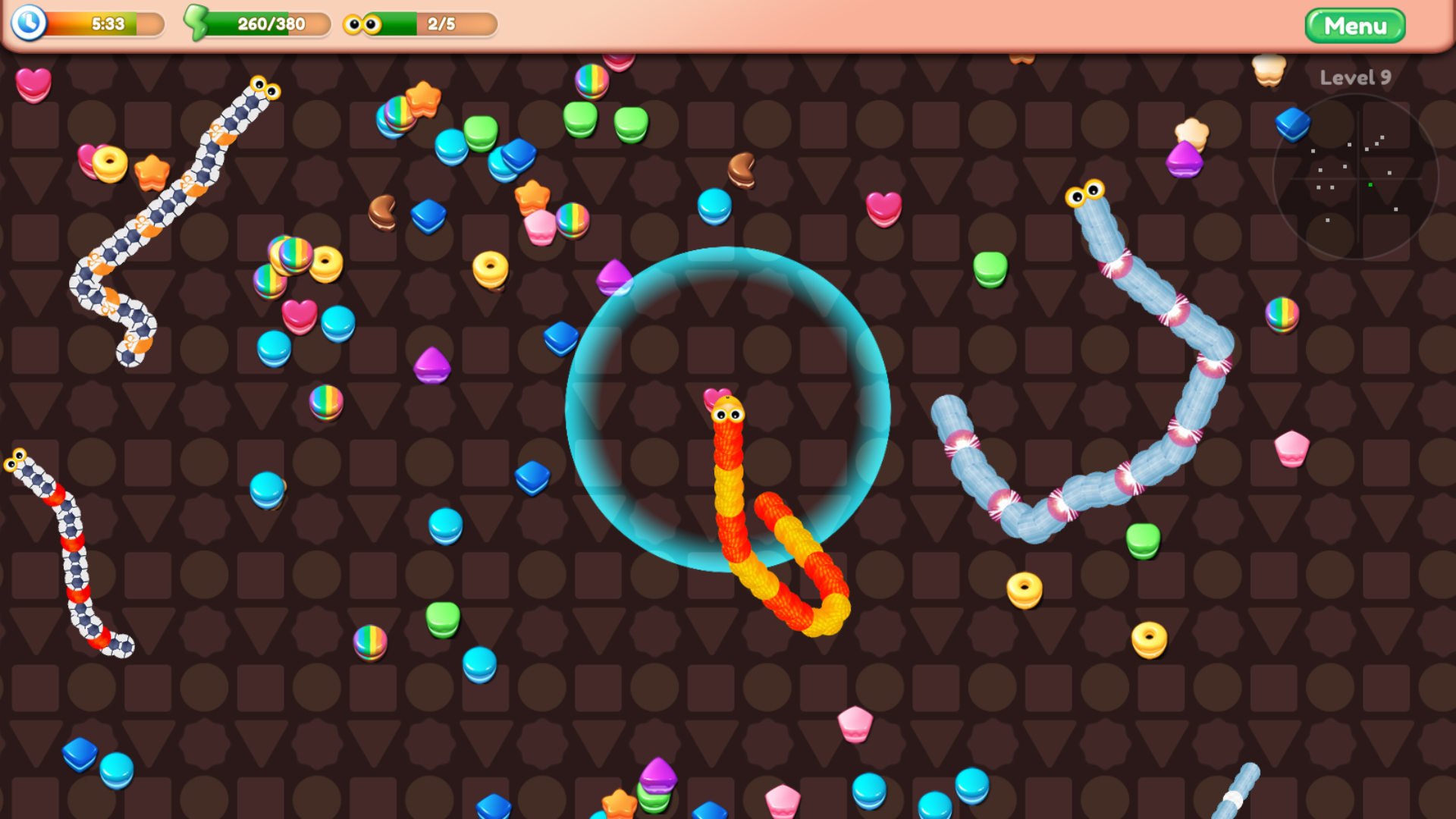This screenshot has height=819, width=1456.
Task: Click the worm eyes counter icon
Action: [x=364, y=24]
